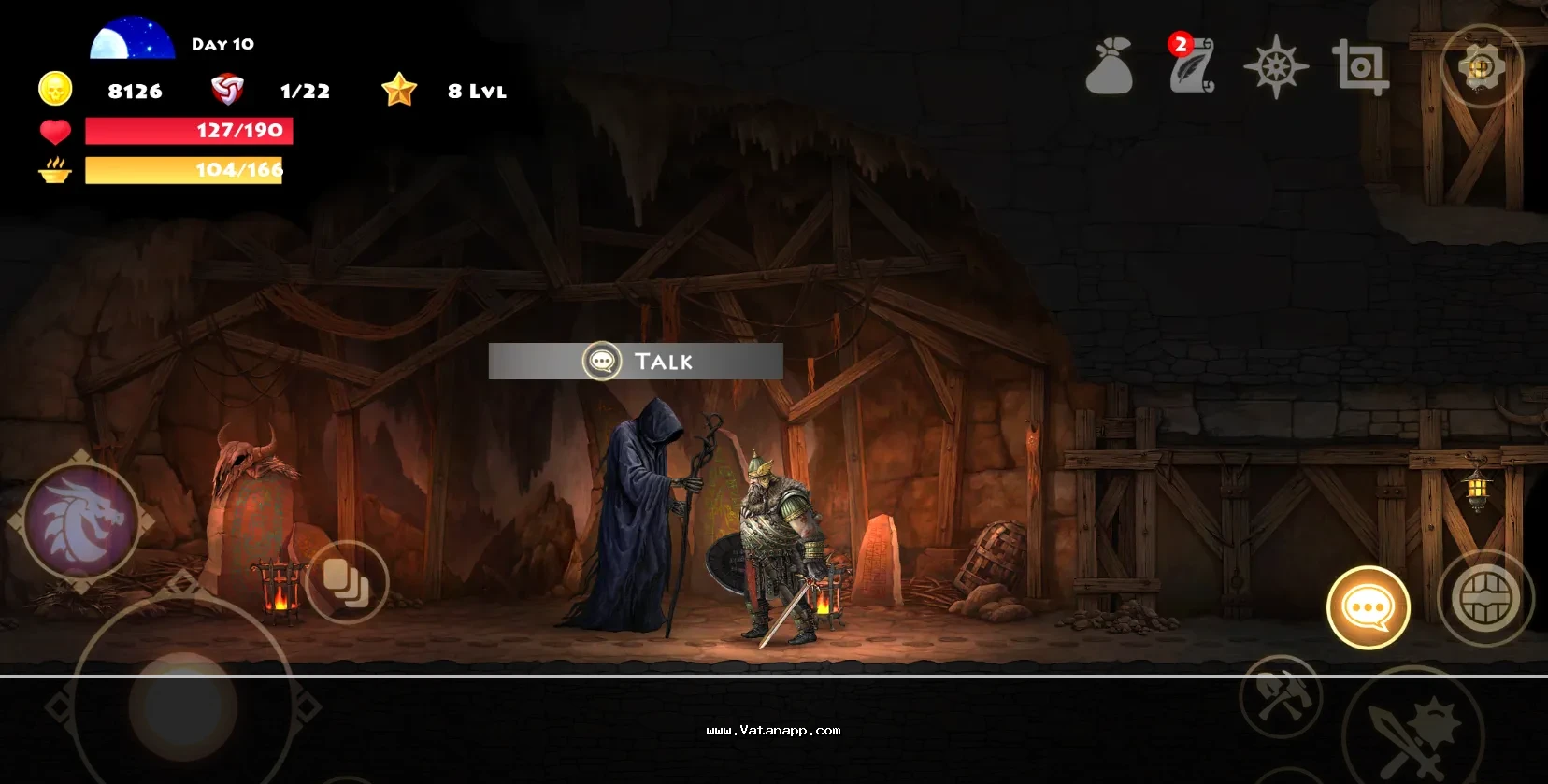Viewport: 1548px width, 784px height.
Task: Open the quest scroll with 2 notifications
Action: pyautogui.click(x=1192, y=66)
